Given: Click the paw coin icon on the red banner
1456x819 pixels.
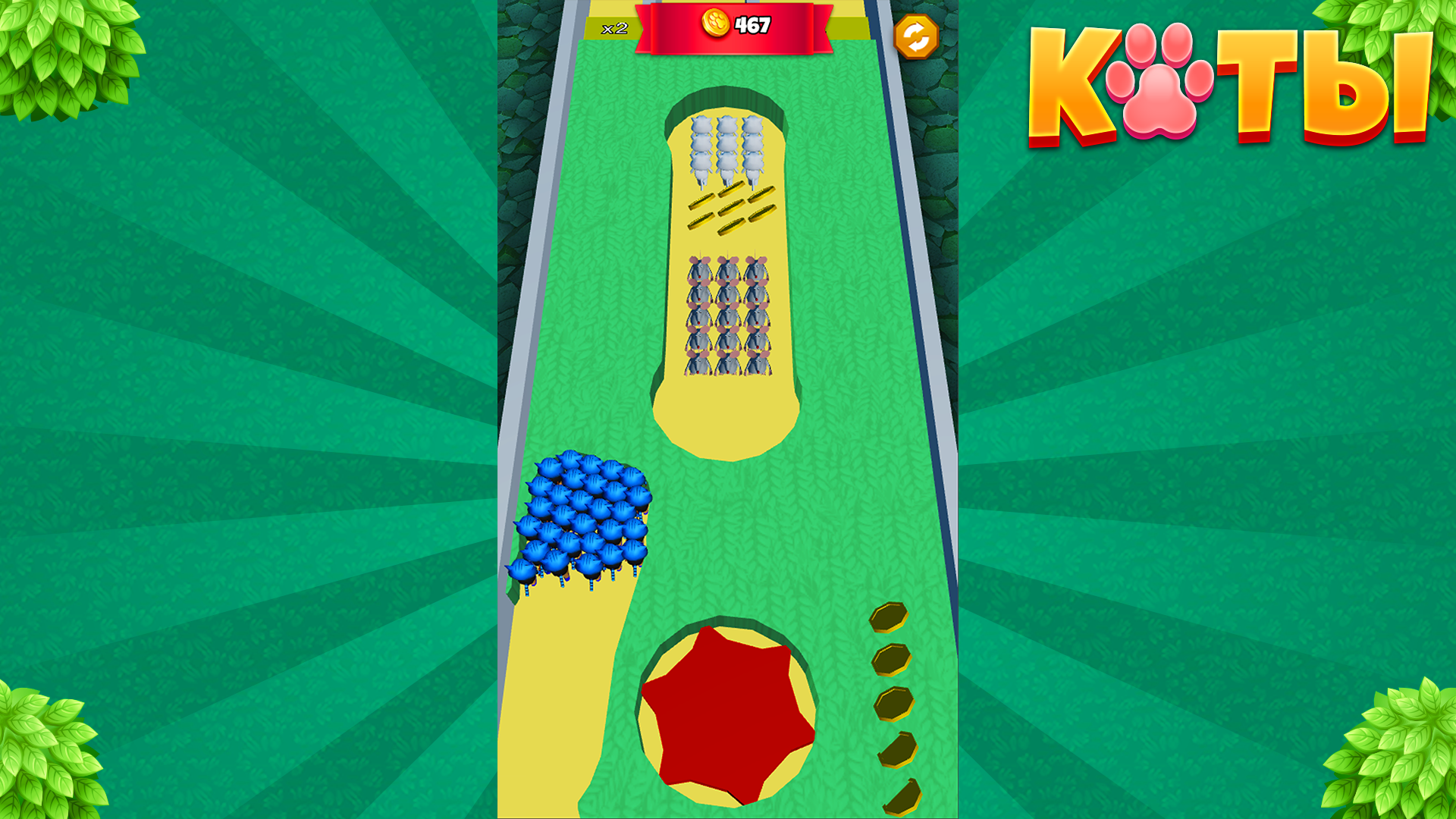Looking at the screenshot, I should (715, 23).
